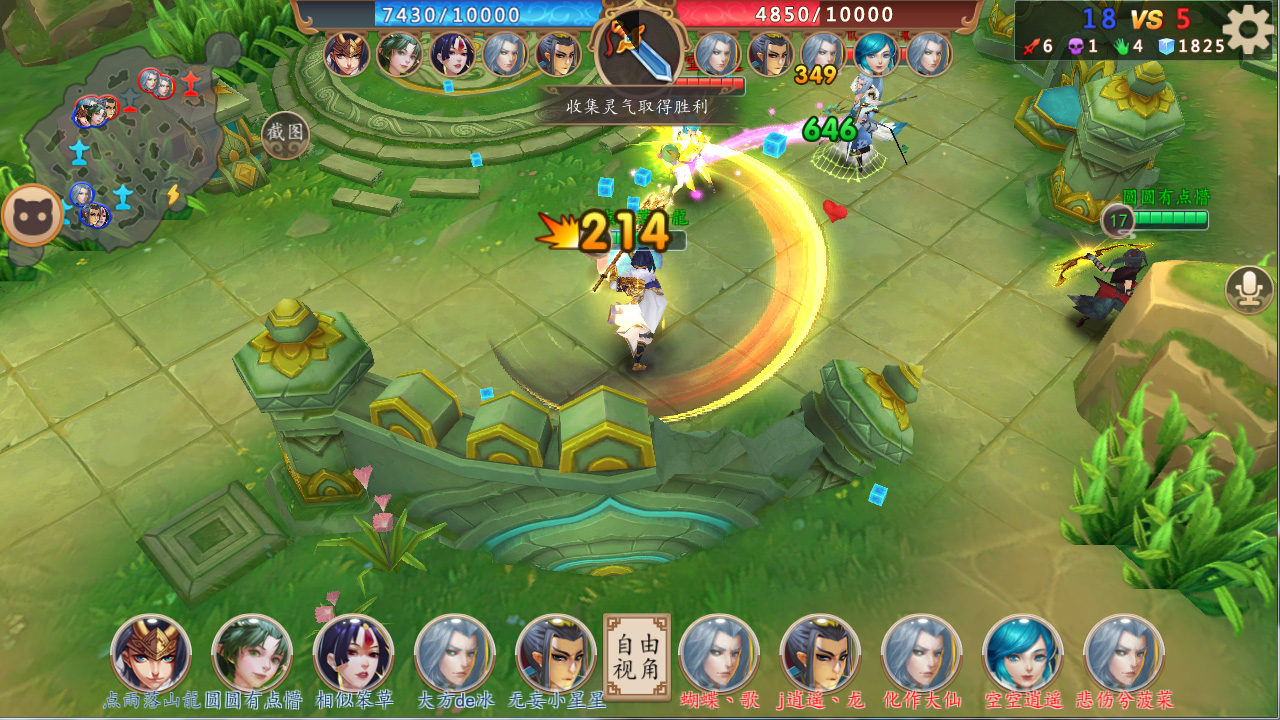The height and width of the screenshot is (720, 1280).
Task: Toggle the 自由视角 free camera mode
Action: 637,657
